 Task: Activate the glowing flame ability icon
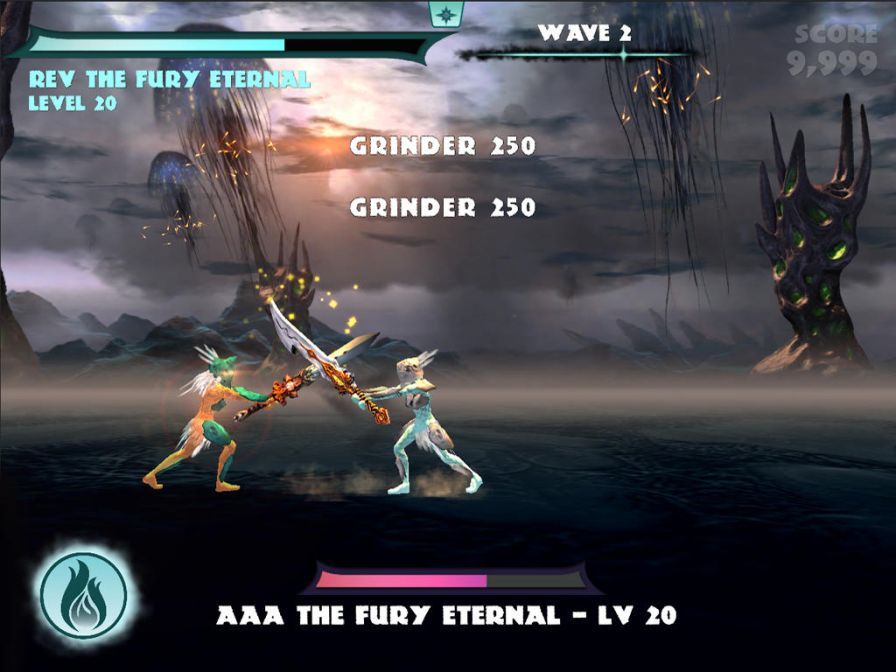[83, 595]
